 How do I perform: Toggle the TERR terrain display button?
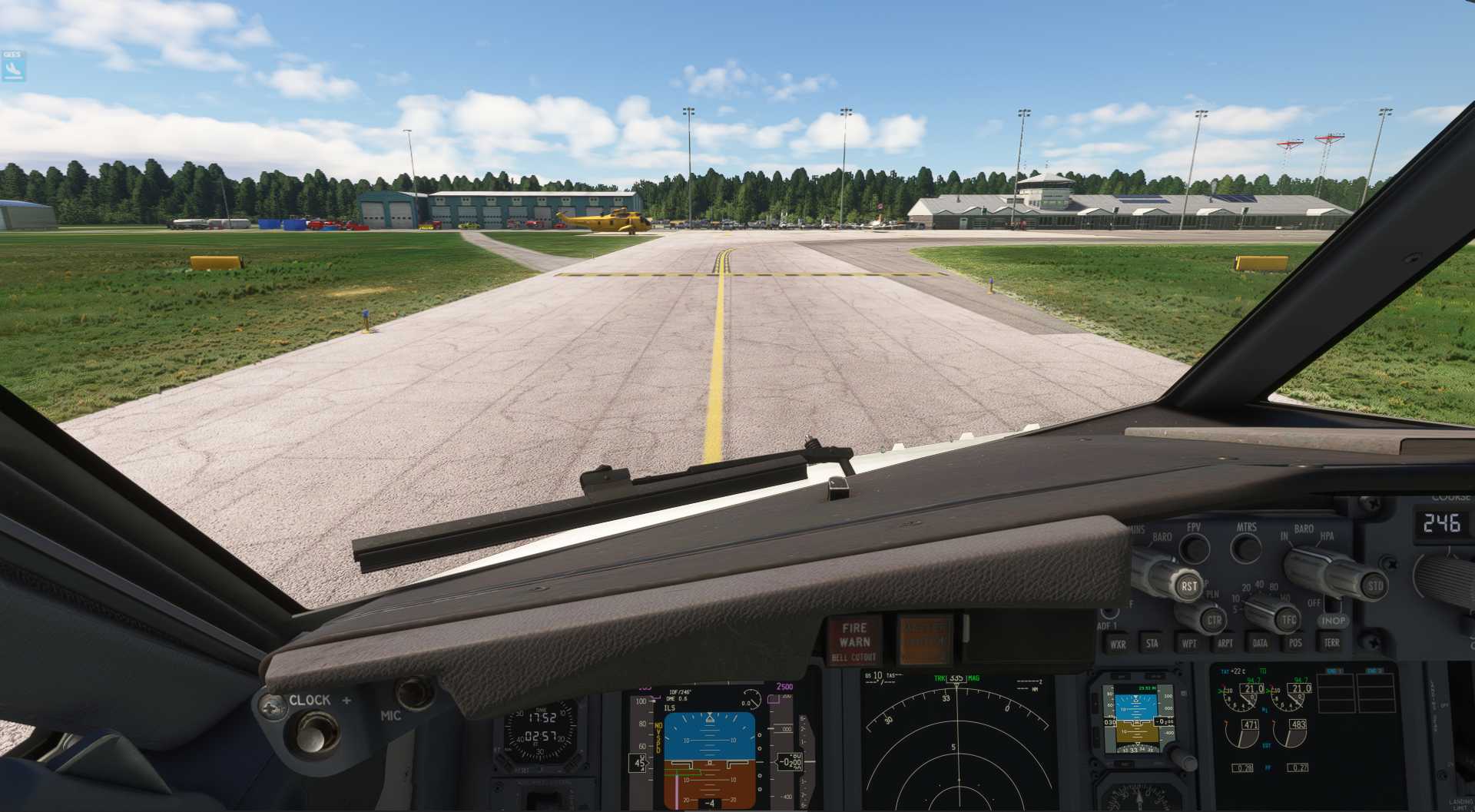click(x=1331, y=642)
